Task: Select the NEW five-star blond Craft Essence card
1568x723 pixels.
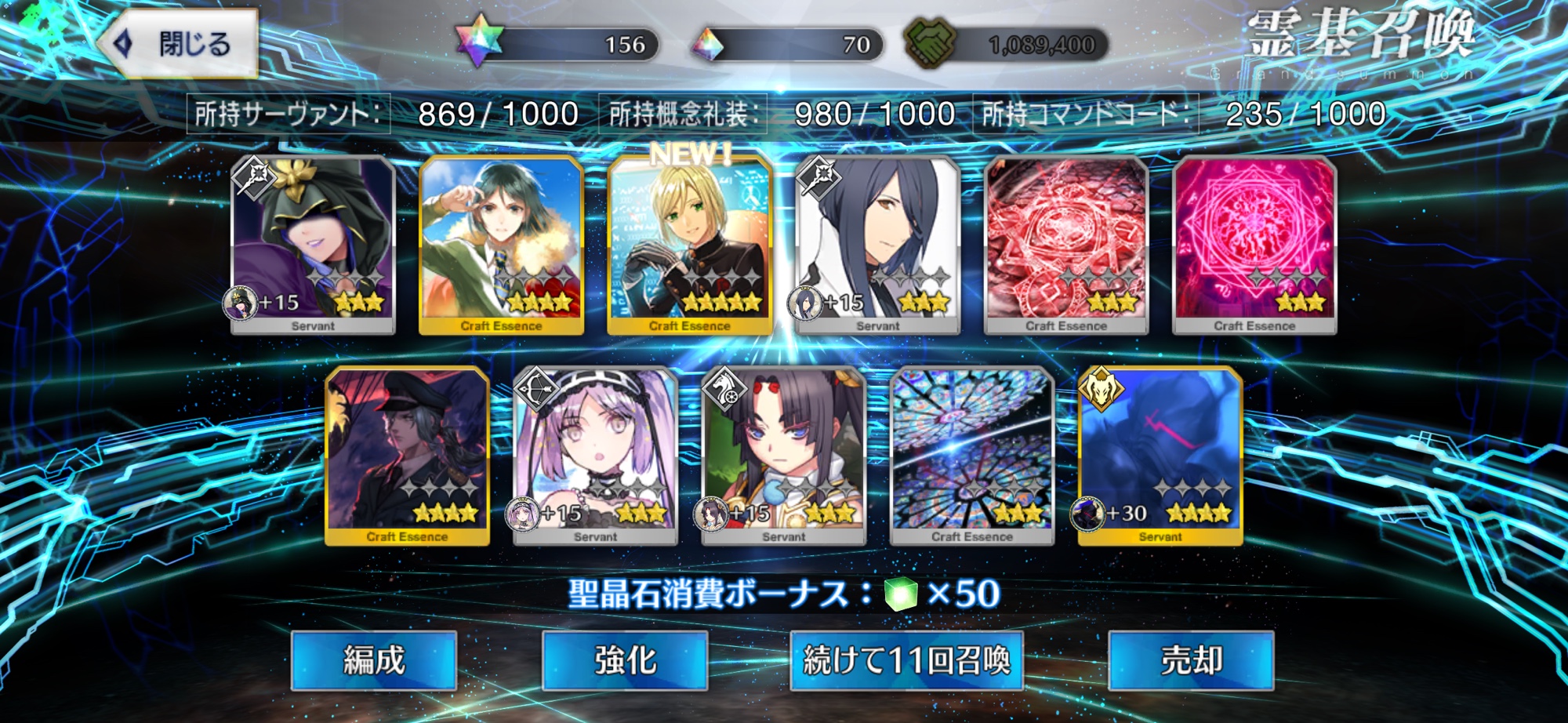Action: [690, 245]
